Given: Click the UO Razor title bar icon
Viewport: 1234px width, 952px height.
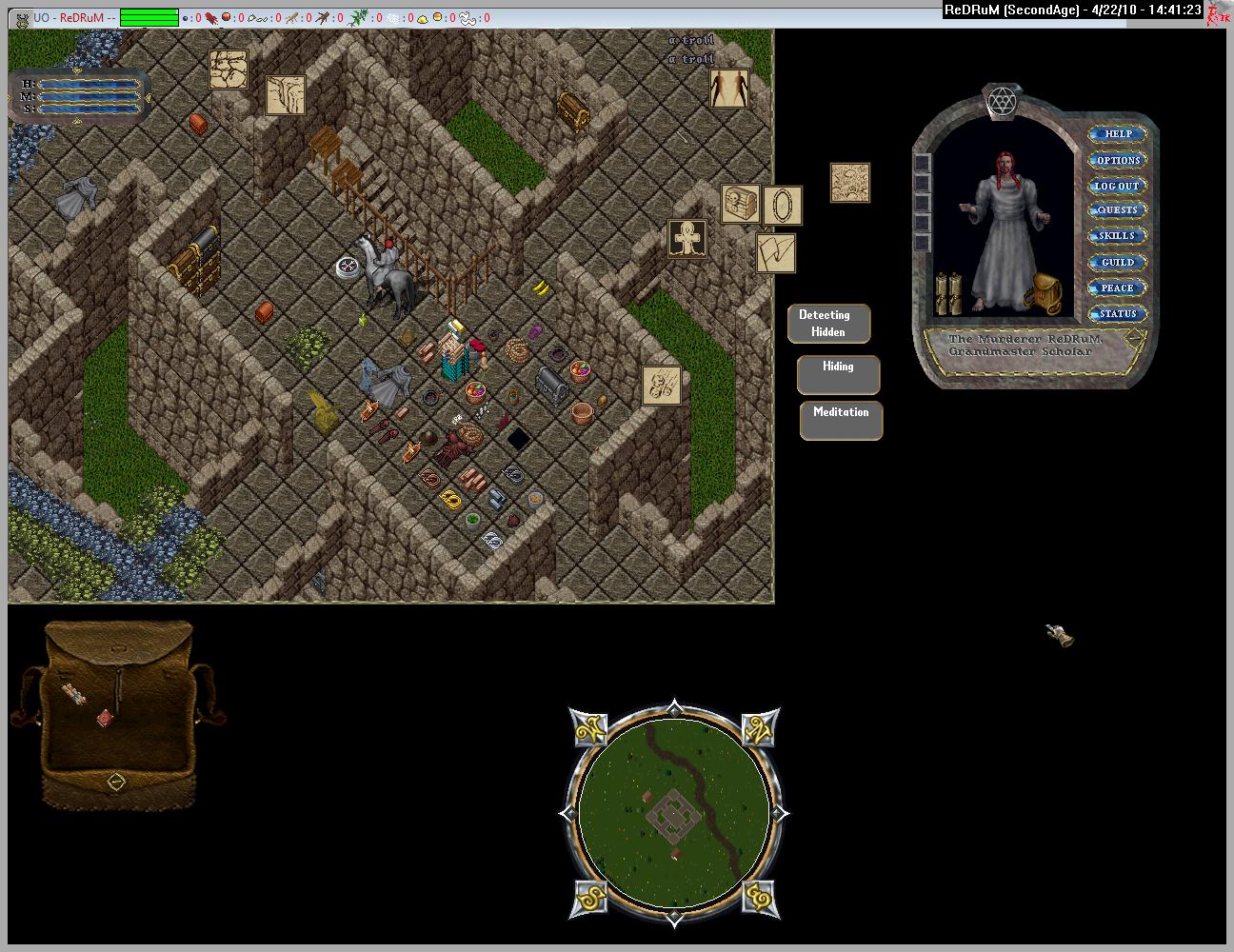Looking at the screenshot, I should pos(20,18).
